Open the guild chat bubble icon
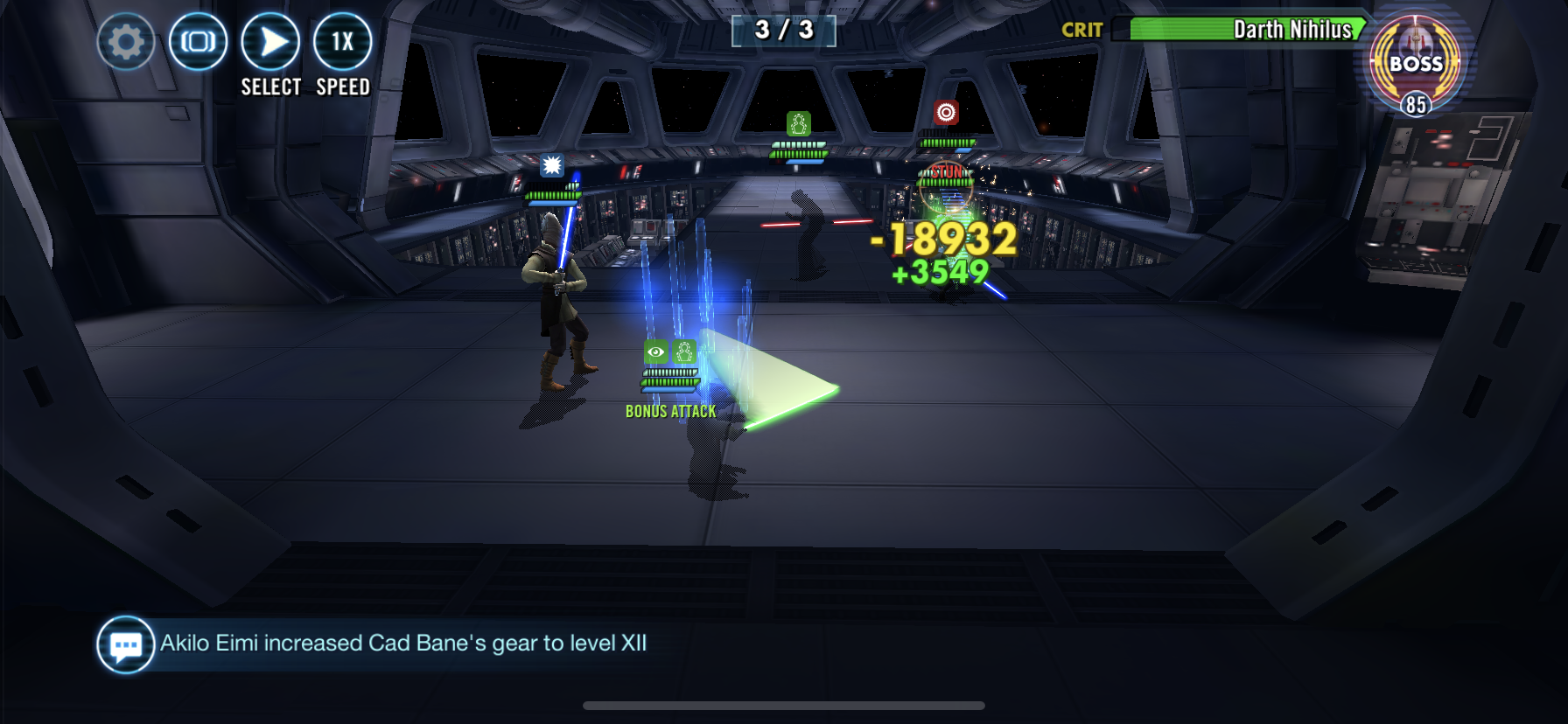Screen dimensions: 1568x724 pyautogui.click(x=125, y=645)
